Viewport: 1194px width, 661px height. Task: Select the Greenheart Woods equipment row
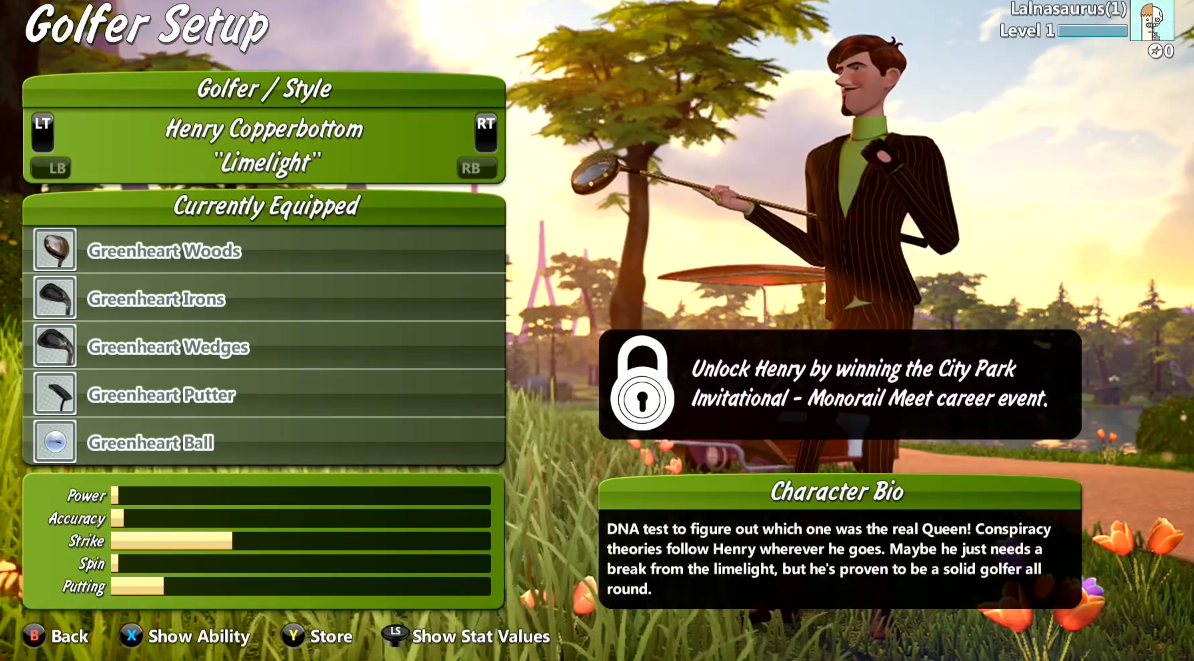point(264,250)
